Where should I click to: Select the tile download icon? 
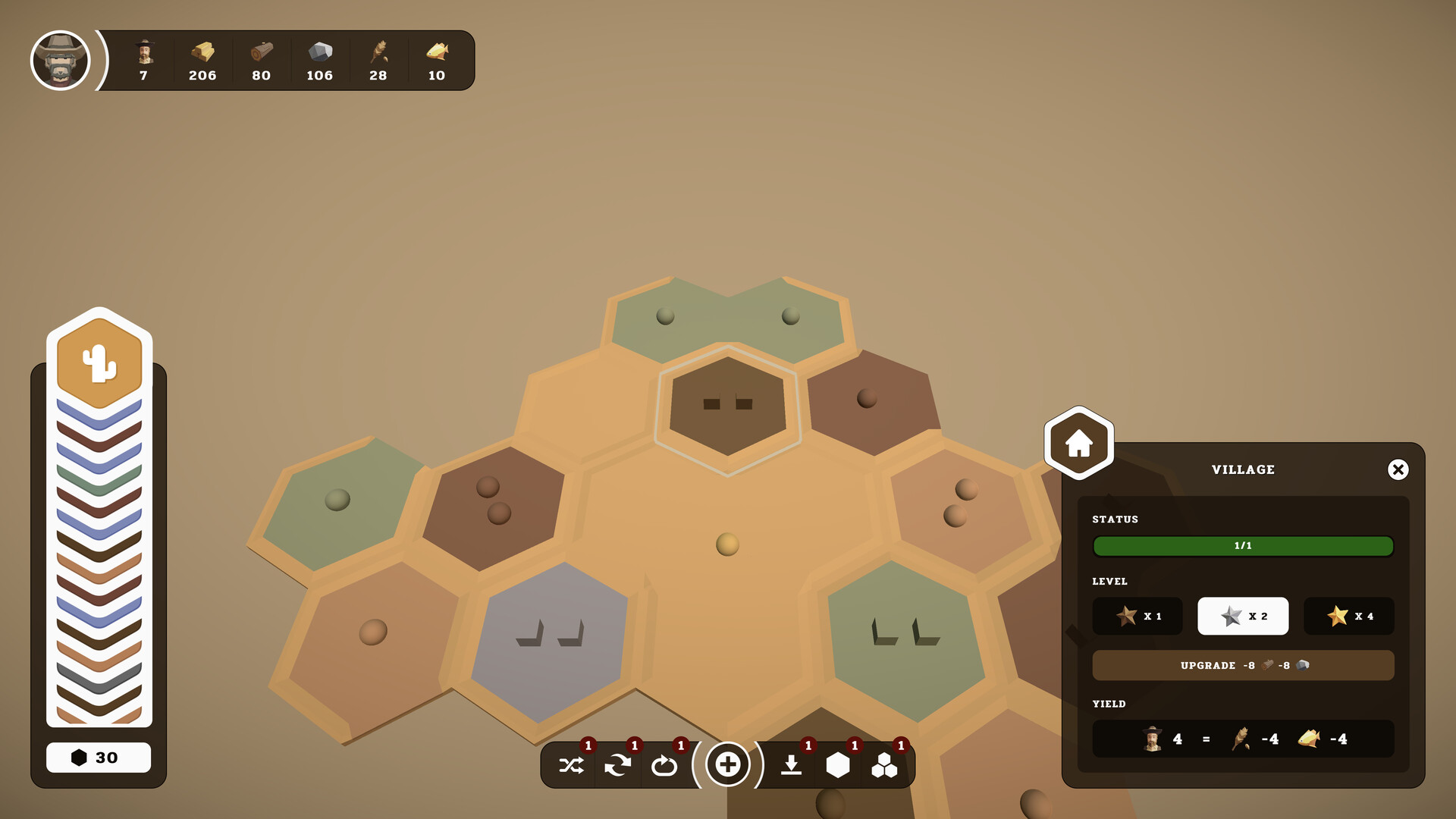click(x=791, y=765)
